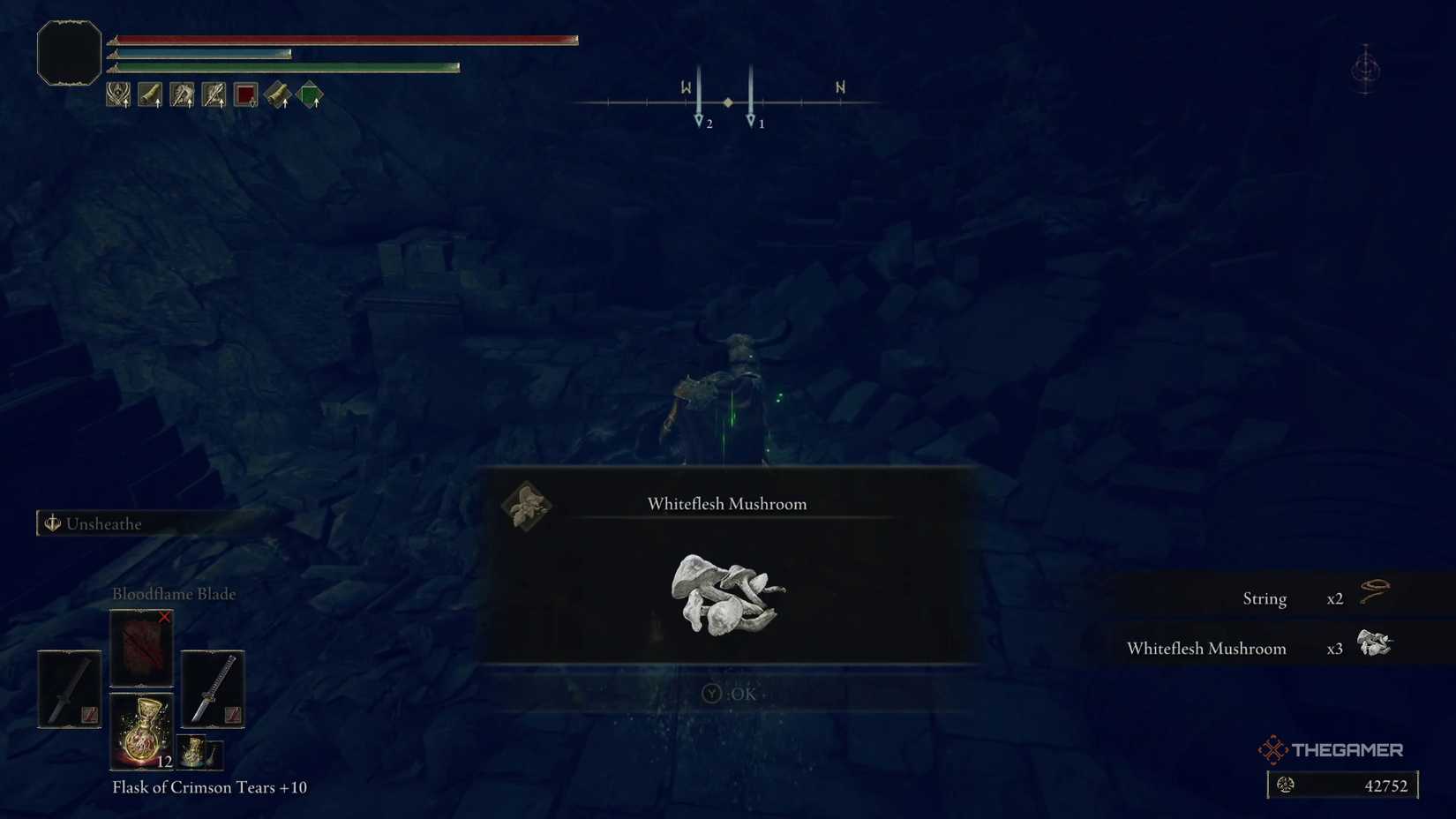
Task: Click the red HP bar at top left
Action: click(x=344, y=38)
